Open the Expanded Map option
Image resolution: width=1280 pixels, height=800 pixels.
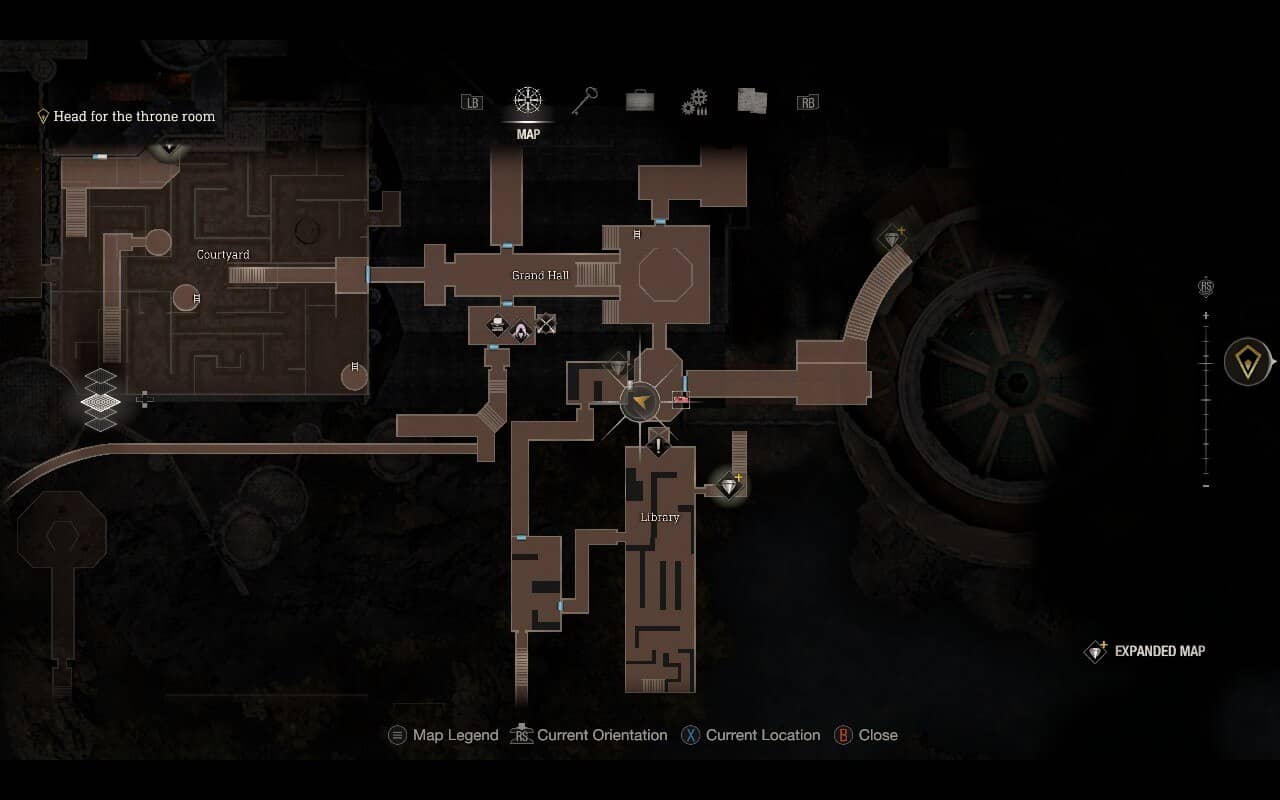(x=1144, y=651)
